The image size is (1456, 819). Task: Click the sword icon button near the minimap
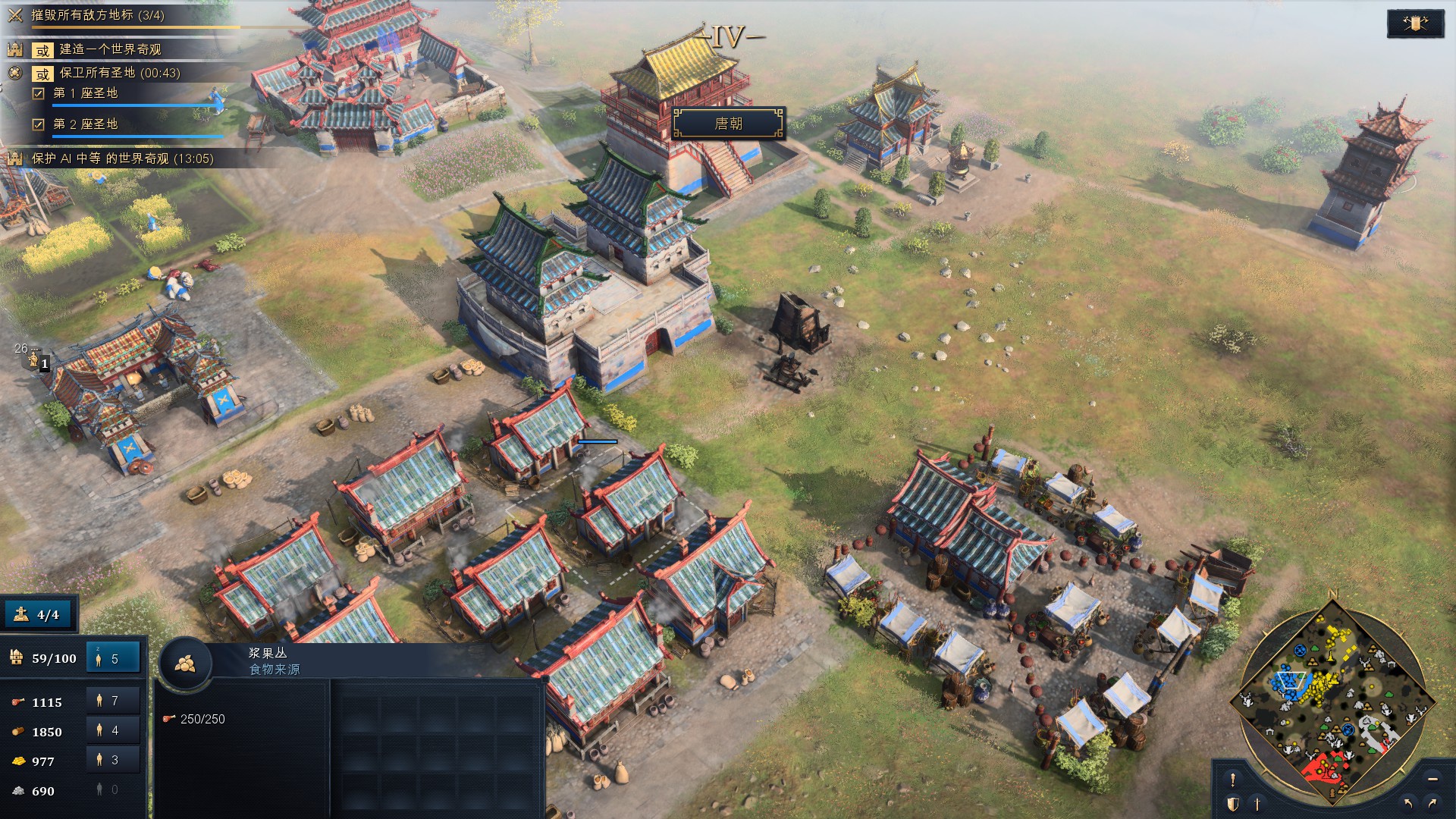(x=1257, y=804)
